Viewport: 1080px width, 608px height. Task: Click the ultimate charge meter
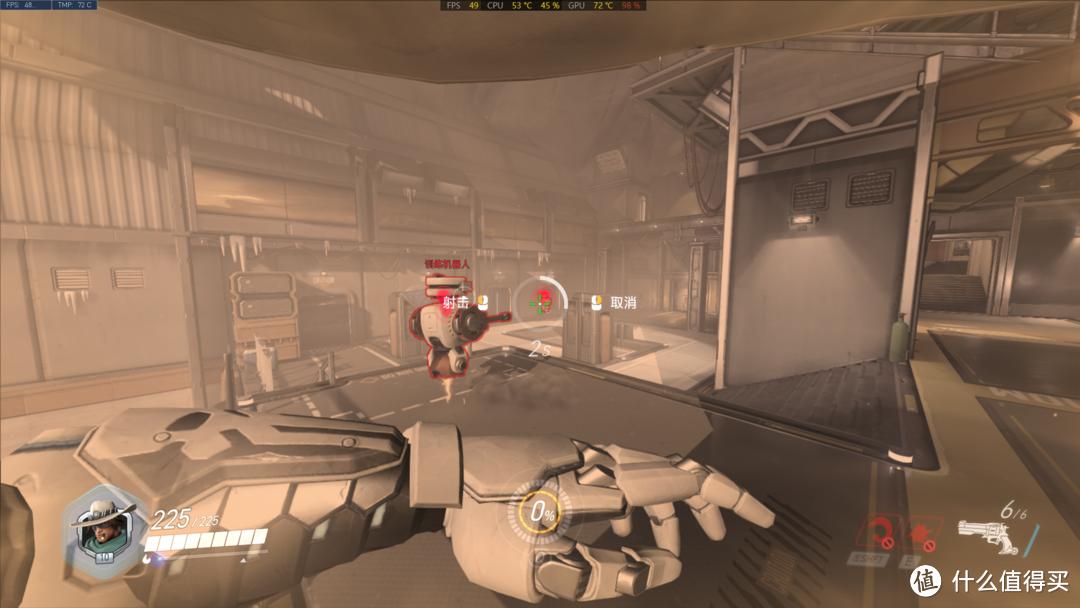(541, 514)
